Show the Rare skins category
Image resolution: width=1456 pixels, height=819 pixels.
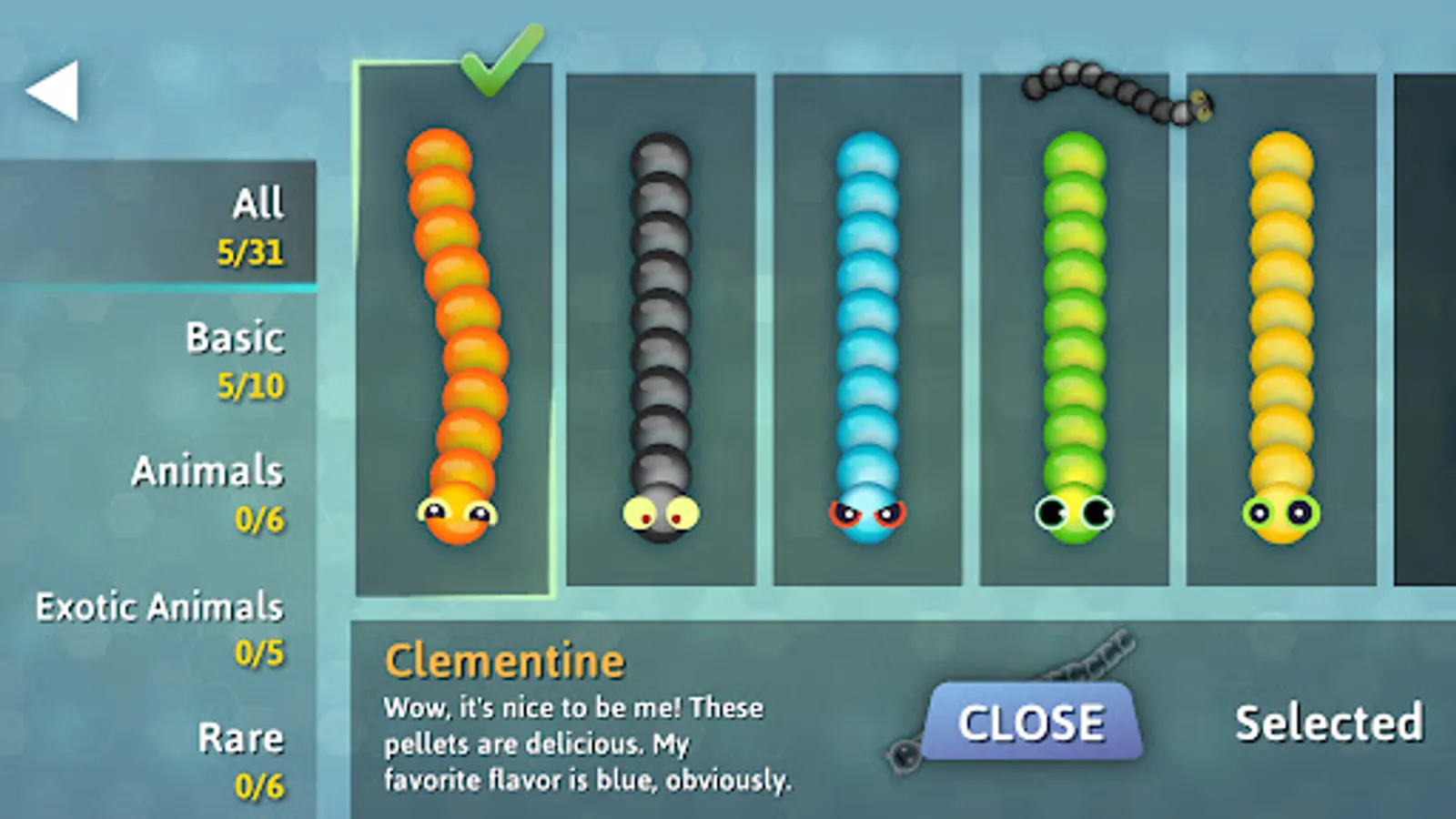(x=241, y=760)
